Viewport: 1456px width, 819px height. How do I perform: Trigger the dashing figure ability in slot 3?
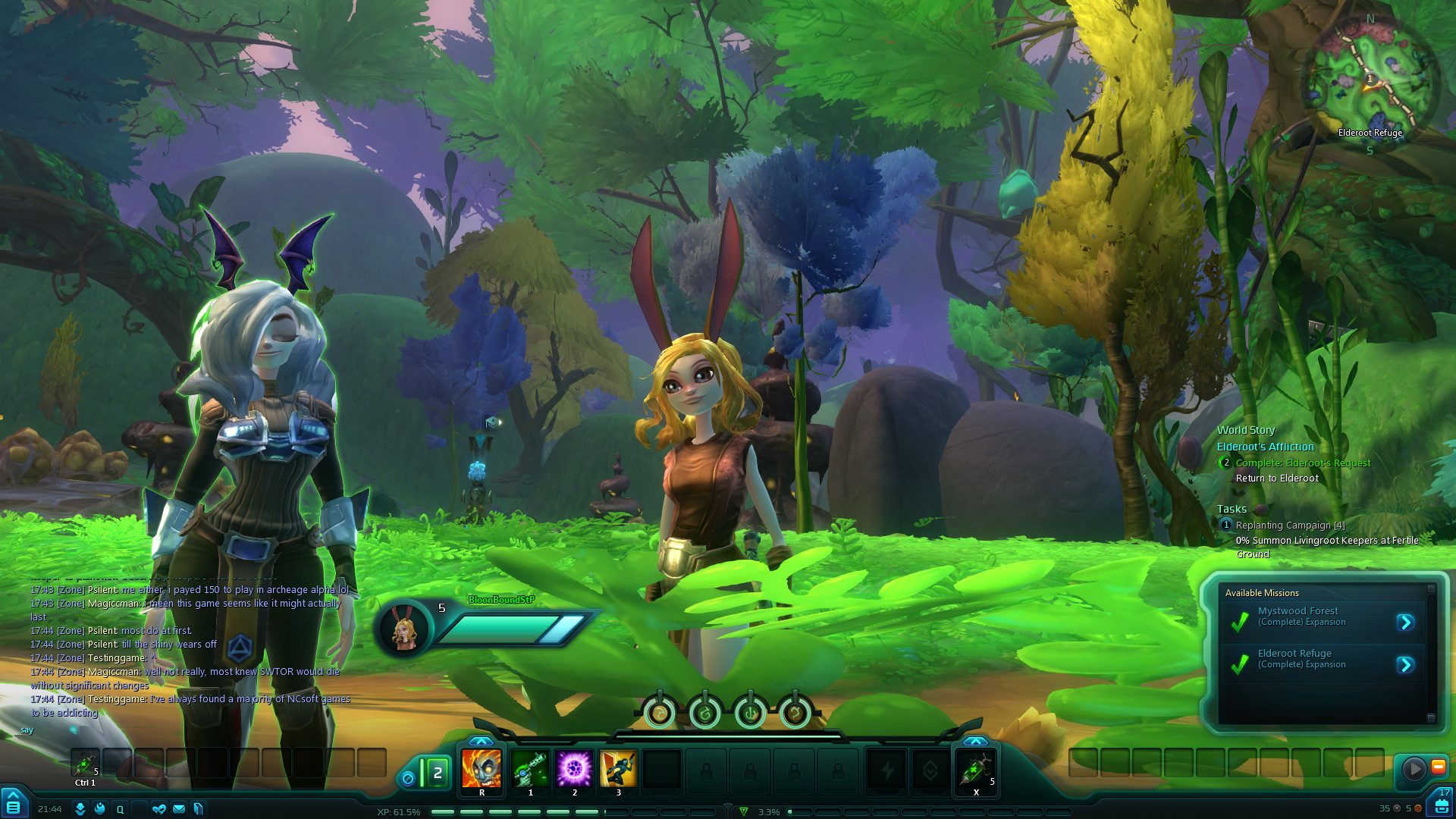(618, 769)
